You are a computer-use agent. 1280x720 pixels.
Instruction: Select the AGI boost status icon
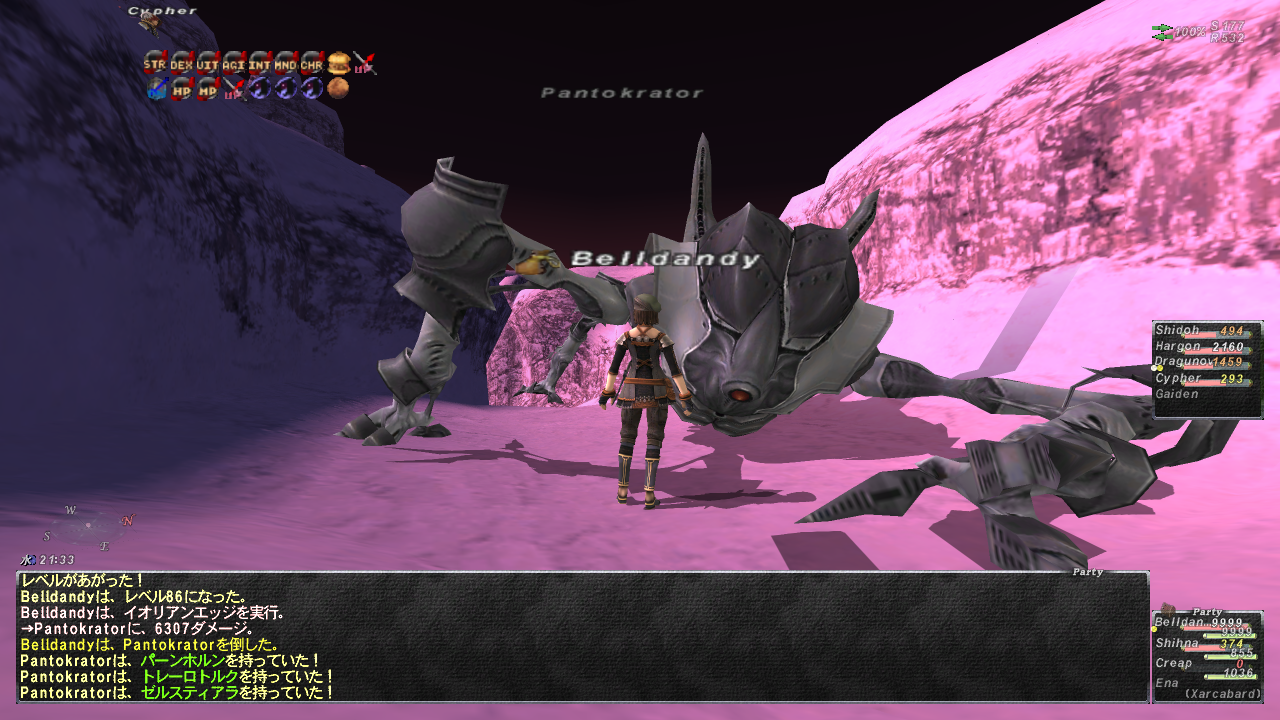(x=233, y=63)
